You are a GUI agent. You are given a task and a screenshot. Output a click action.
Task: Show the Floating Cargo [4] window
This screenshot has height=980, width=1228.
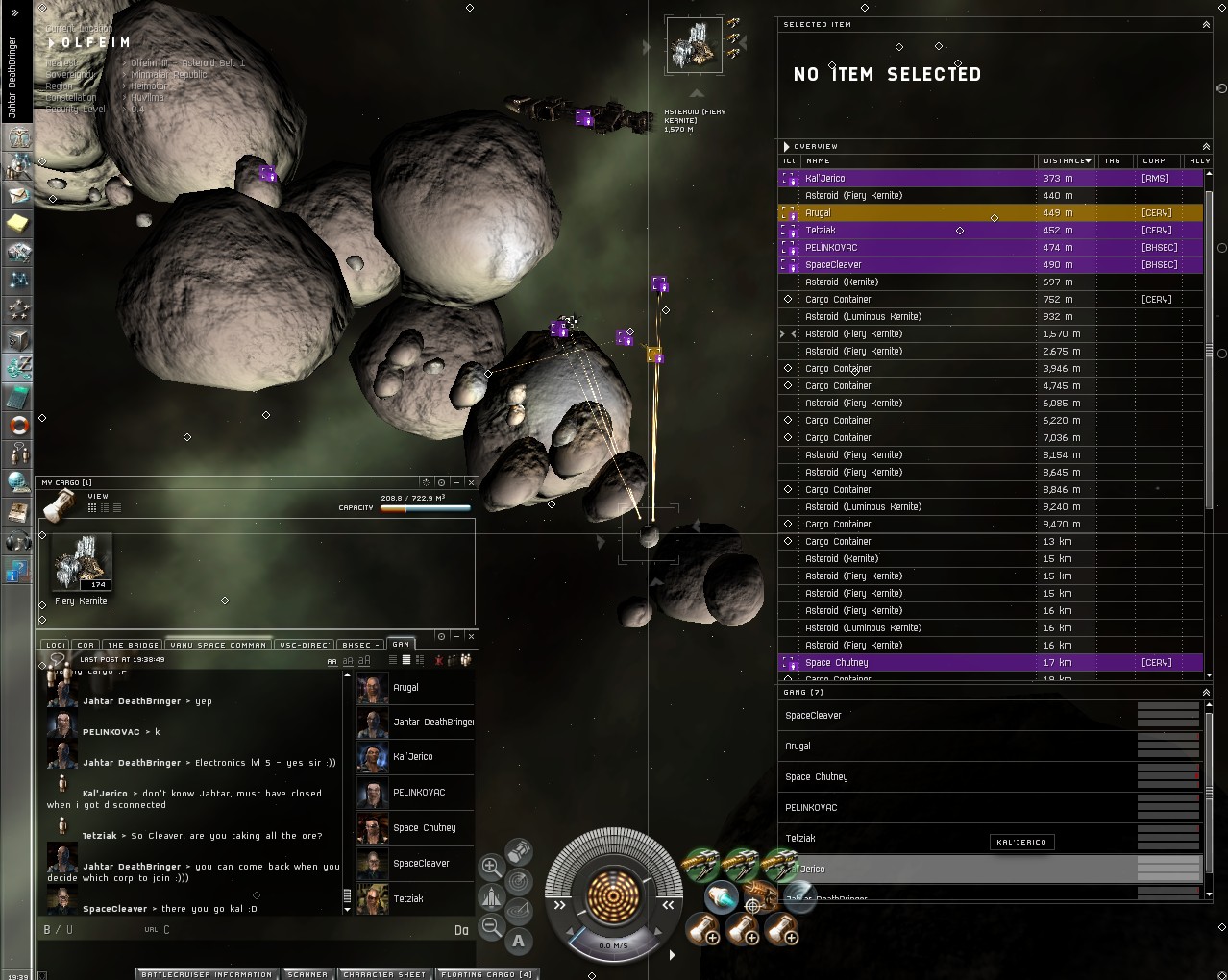[486, 973]
